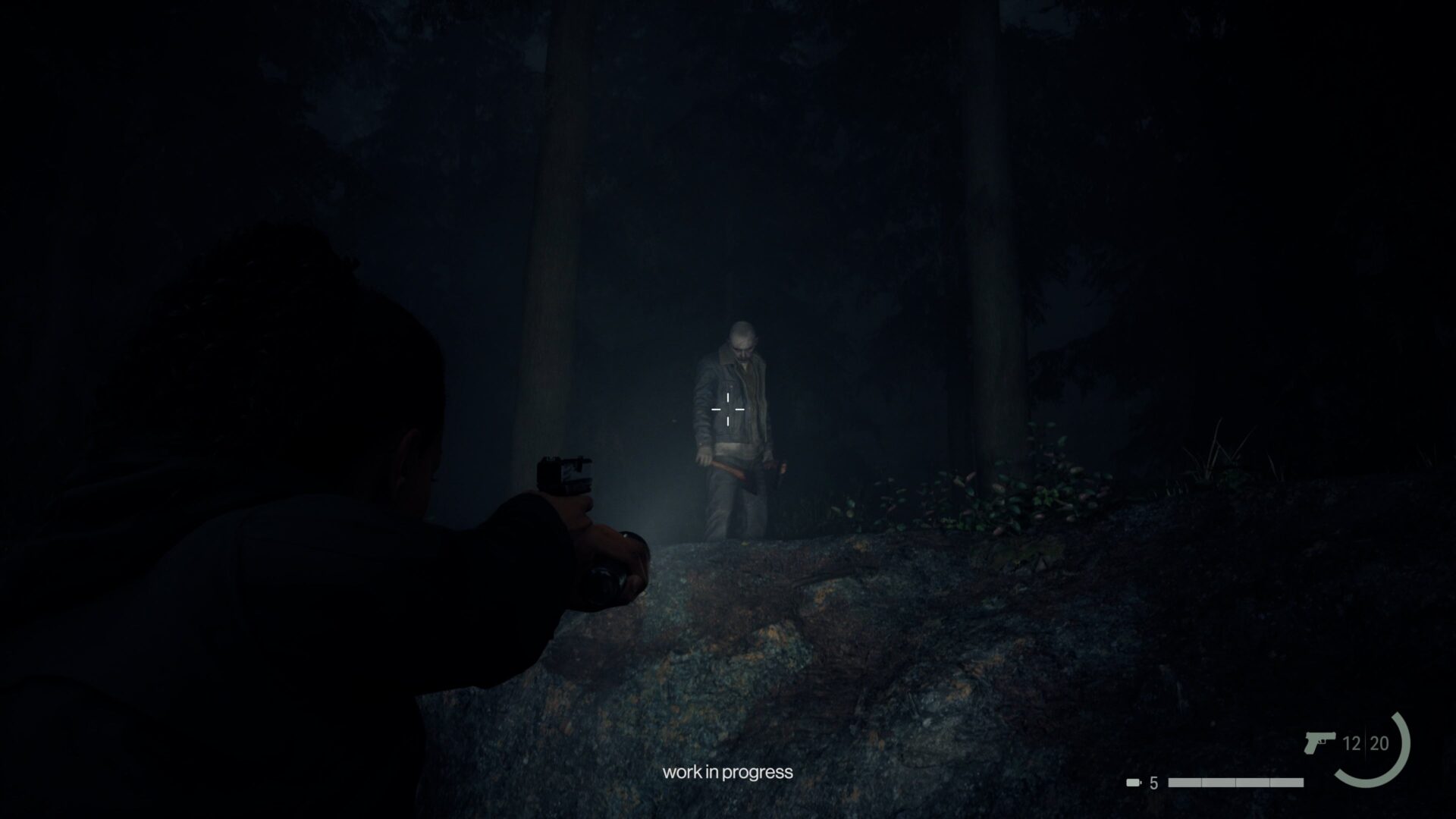1456x819 pixels.
Task: Click the crosshair reticle in the screen center
Action: (x=726, y=409)
